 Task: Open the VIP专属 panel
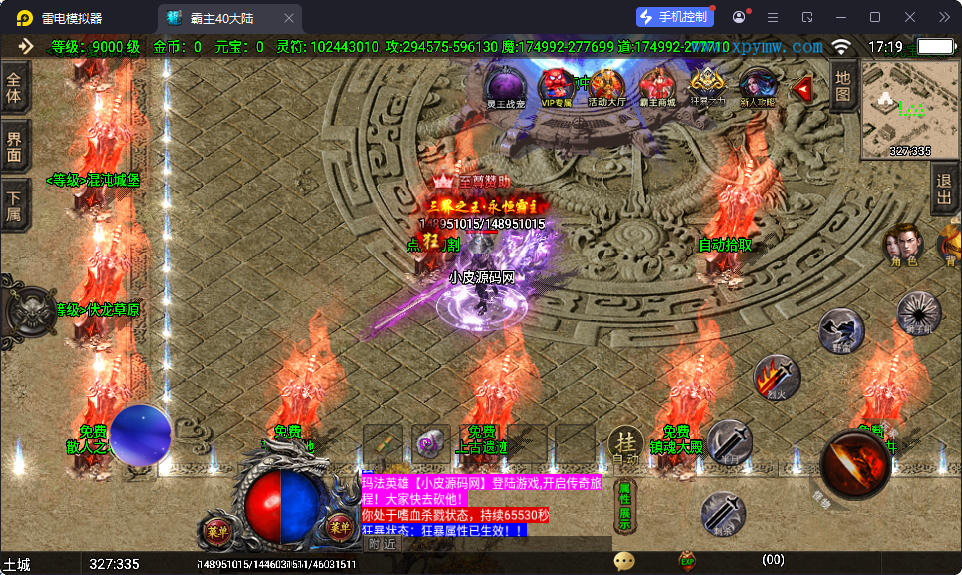[556, 87]
